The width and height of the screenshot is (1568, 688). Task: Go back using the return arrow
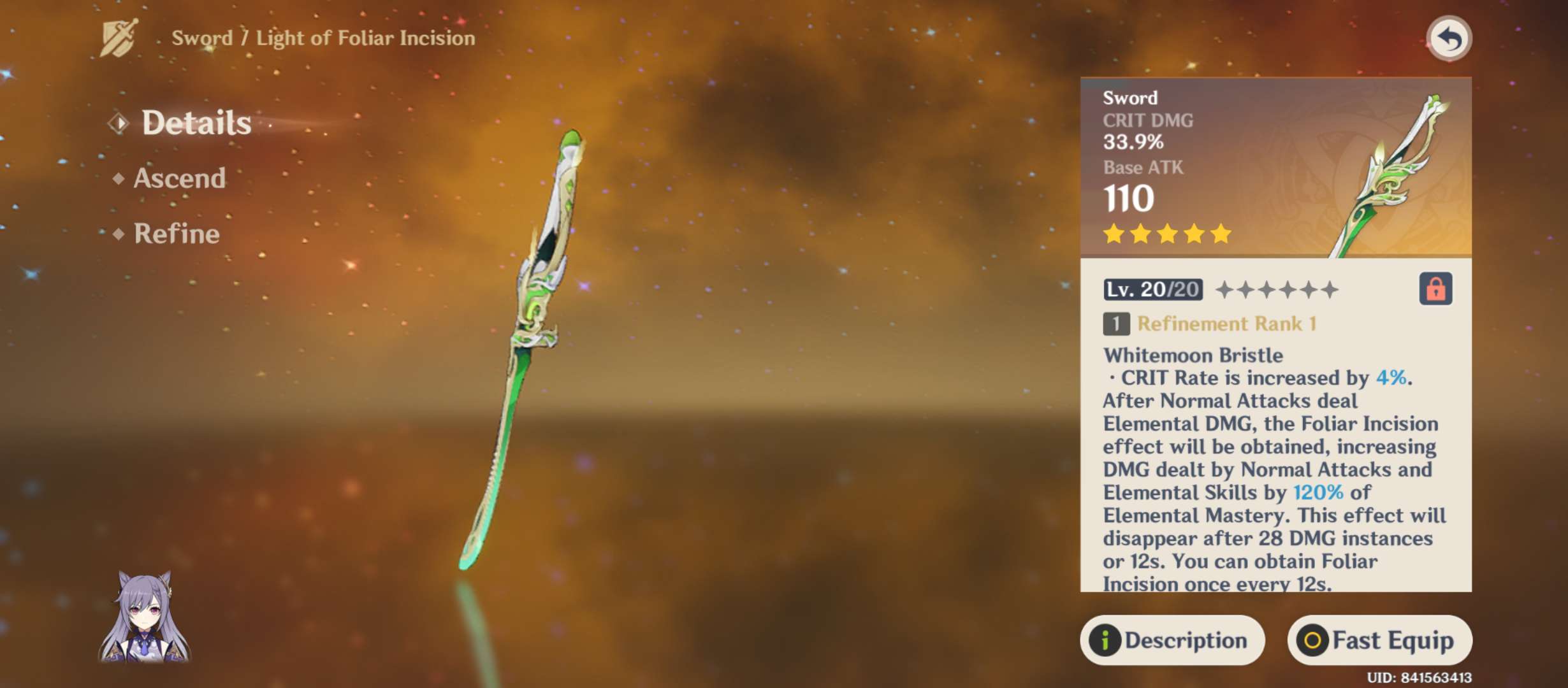tap(1449, 39)
